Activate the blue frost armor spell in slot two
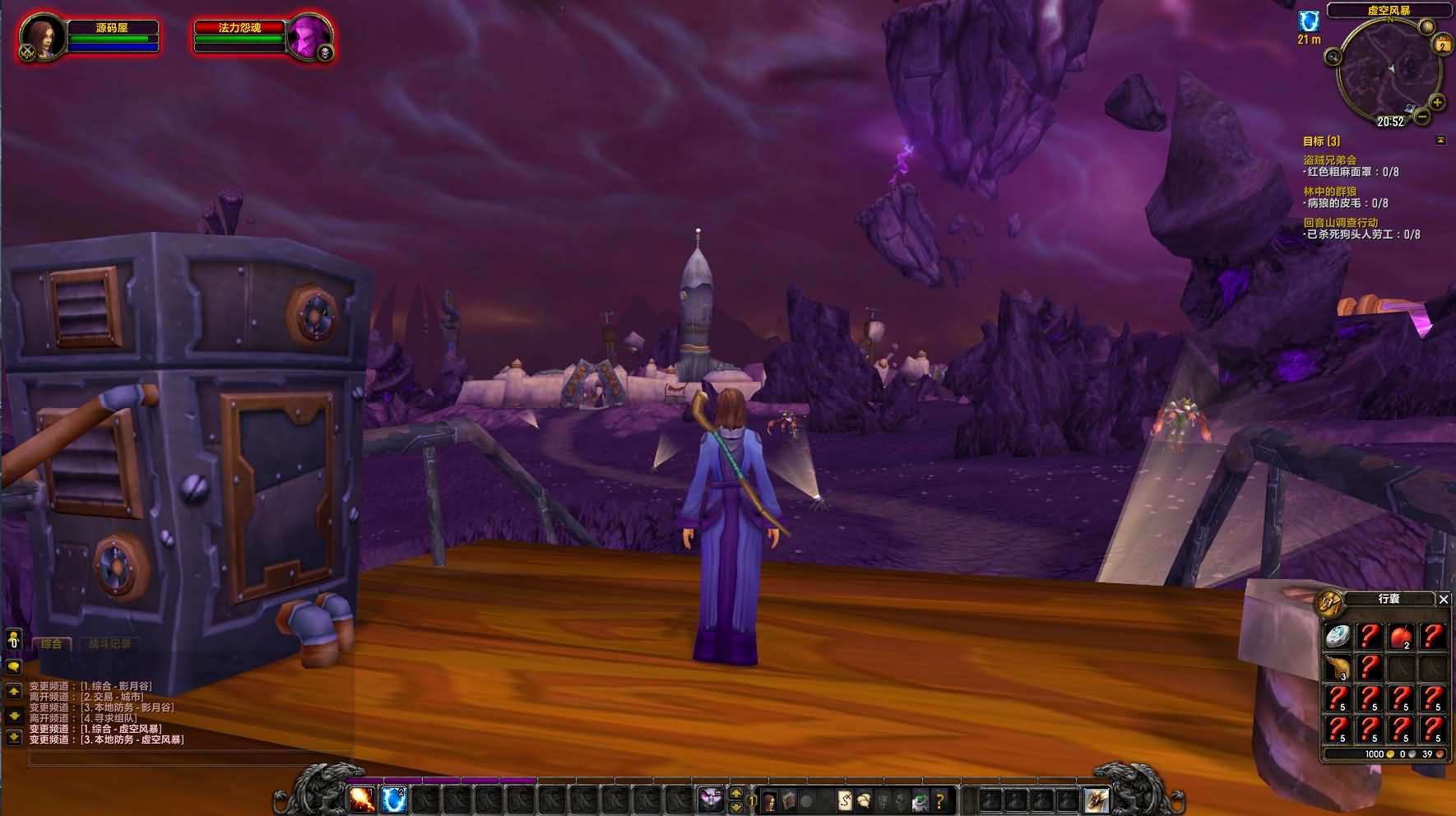Screen dimensions: 1456x816 click(x=394, y=799)
